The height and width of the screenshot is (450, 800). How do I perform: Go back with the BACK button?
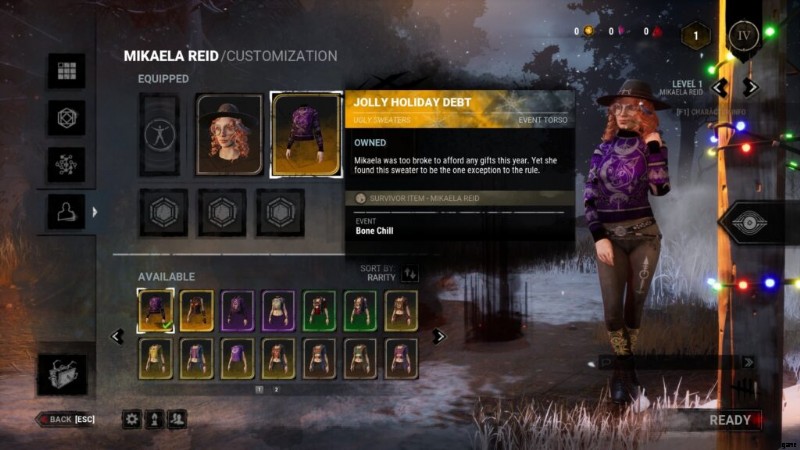pyautogui.click(x=68, y=419)
